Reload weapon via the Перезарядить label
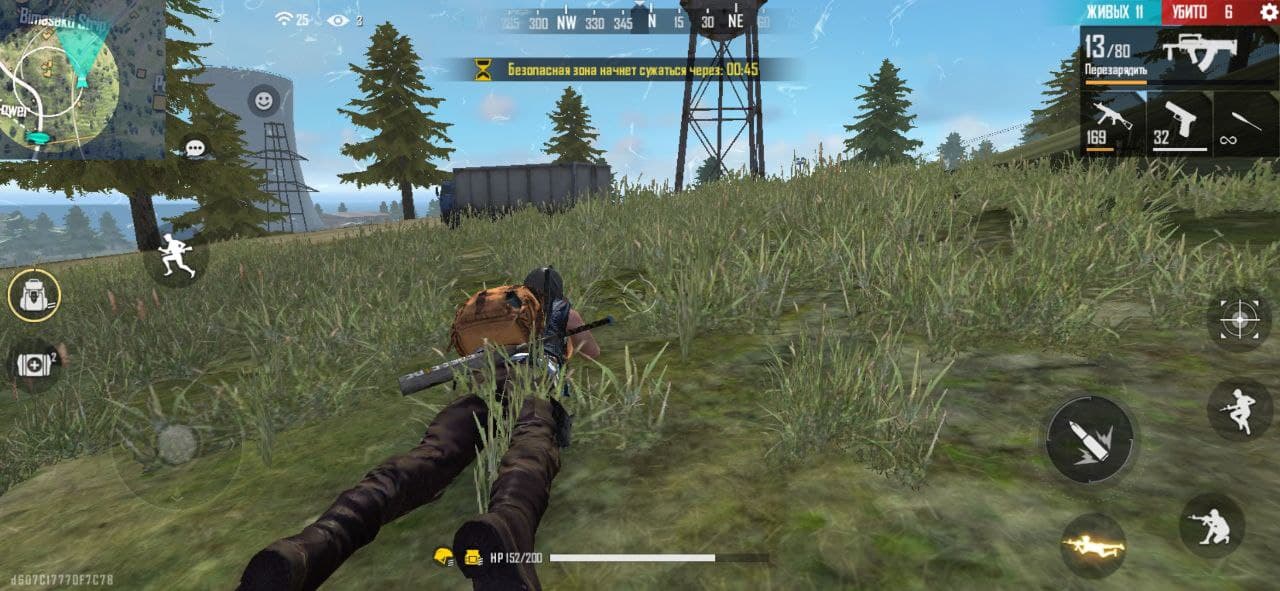Screen dimensions: 1280x591 click(1115, 72)
